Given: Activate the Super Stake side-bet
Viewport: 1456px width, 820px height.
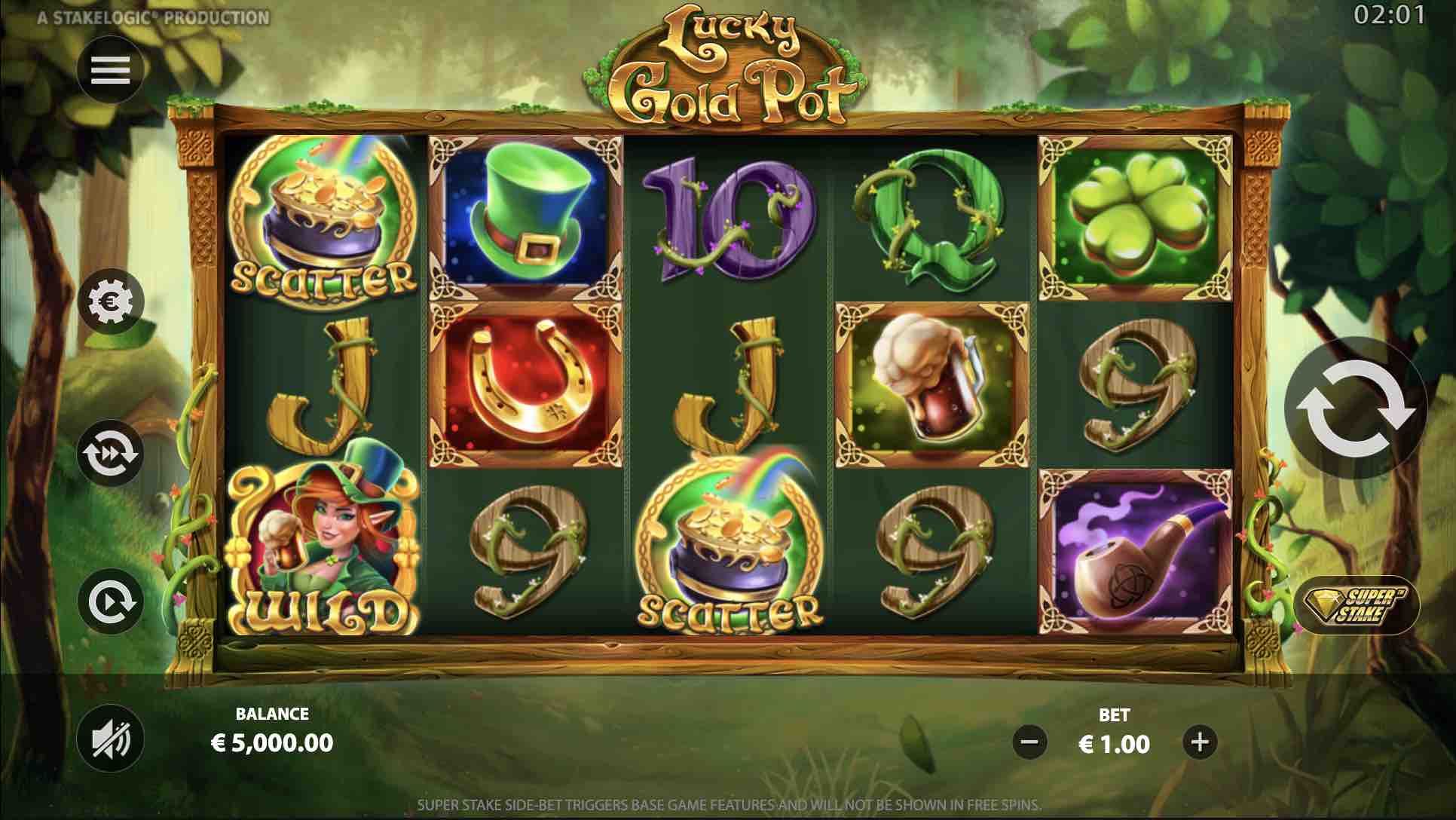Looking at the screenshot, I should [x=1357, y=605].
